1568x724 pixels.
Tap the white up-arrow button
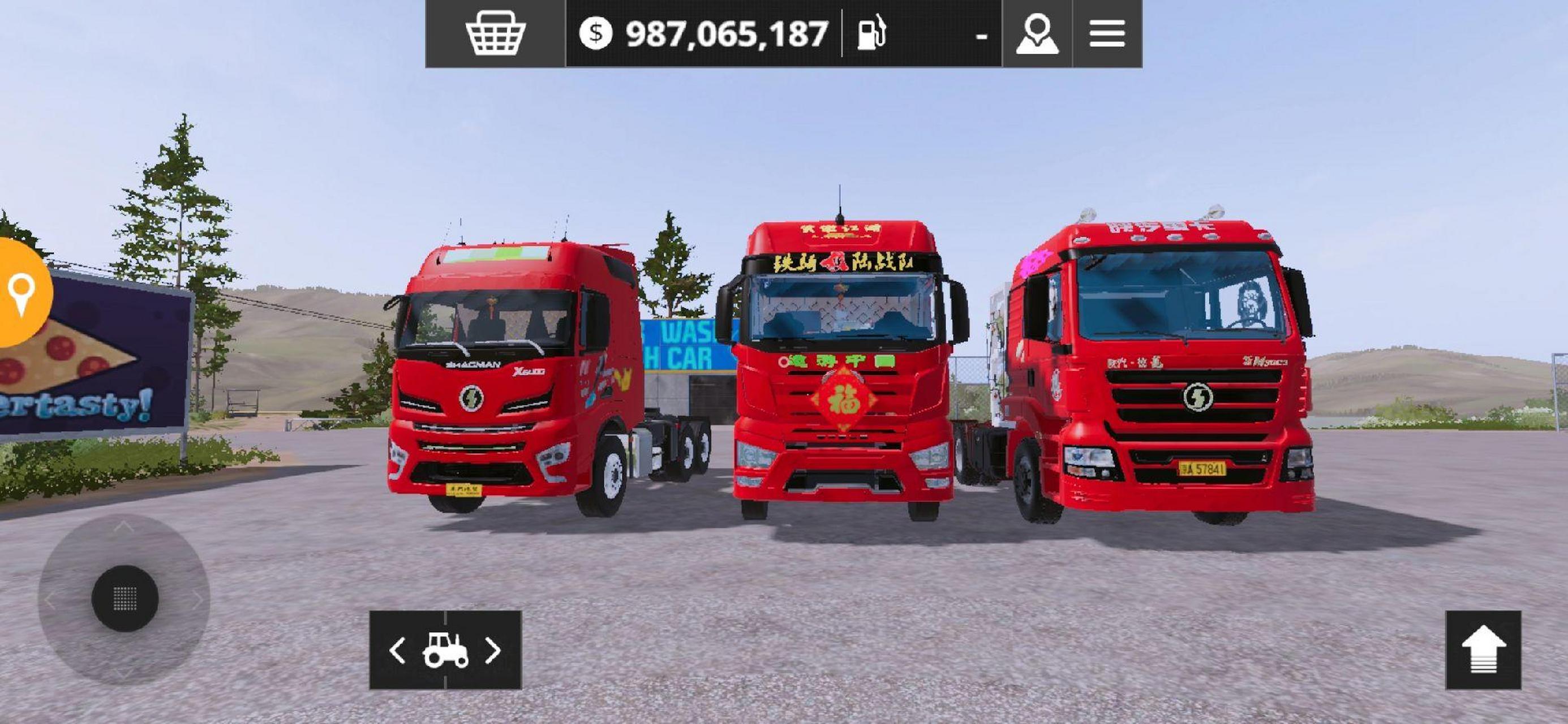tap(1483, 650)
